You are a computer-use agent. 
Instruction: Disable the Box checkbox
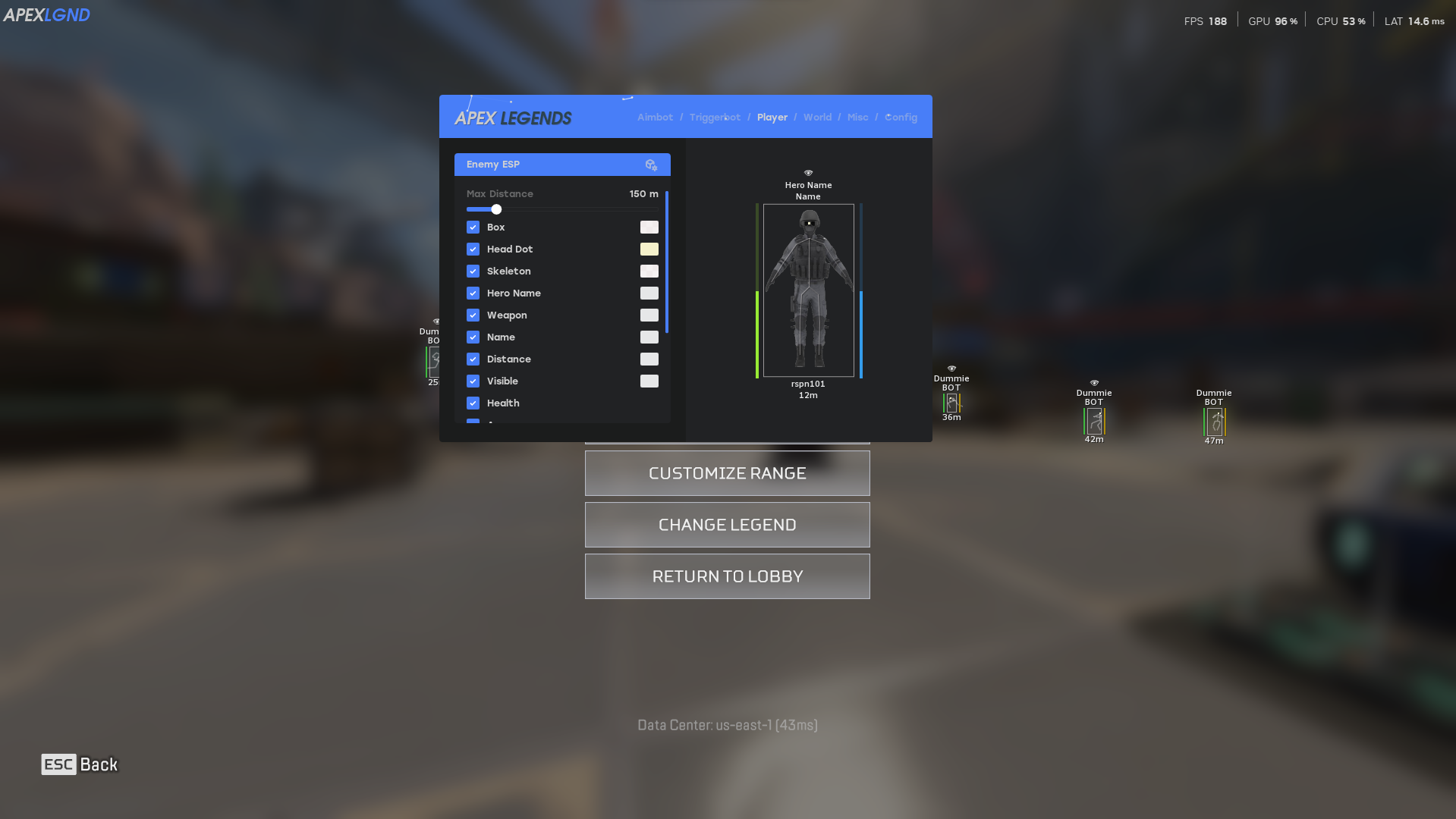[473, 227]
